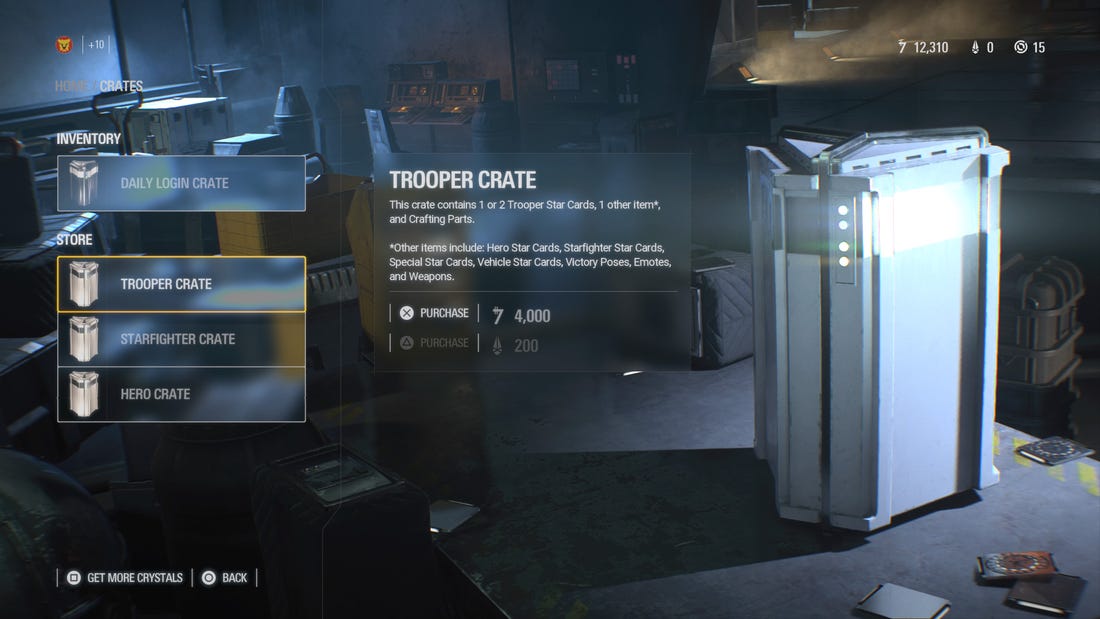1100x619 pixels.
Task: Go Back to previous screen
Action: point(225,577)
